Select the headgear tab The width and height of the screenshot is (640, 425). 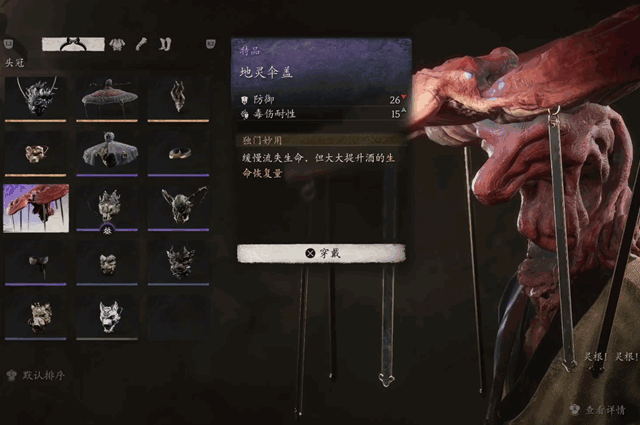point(74,44)
